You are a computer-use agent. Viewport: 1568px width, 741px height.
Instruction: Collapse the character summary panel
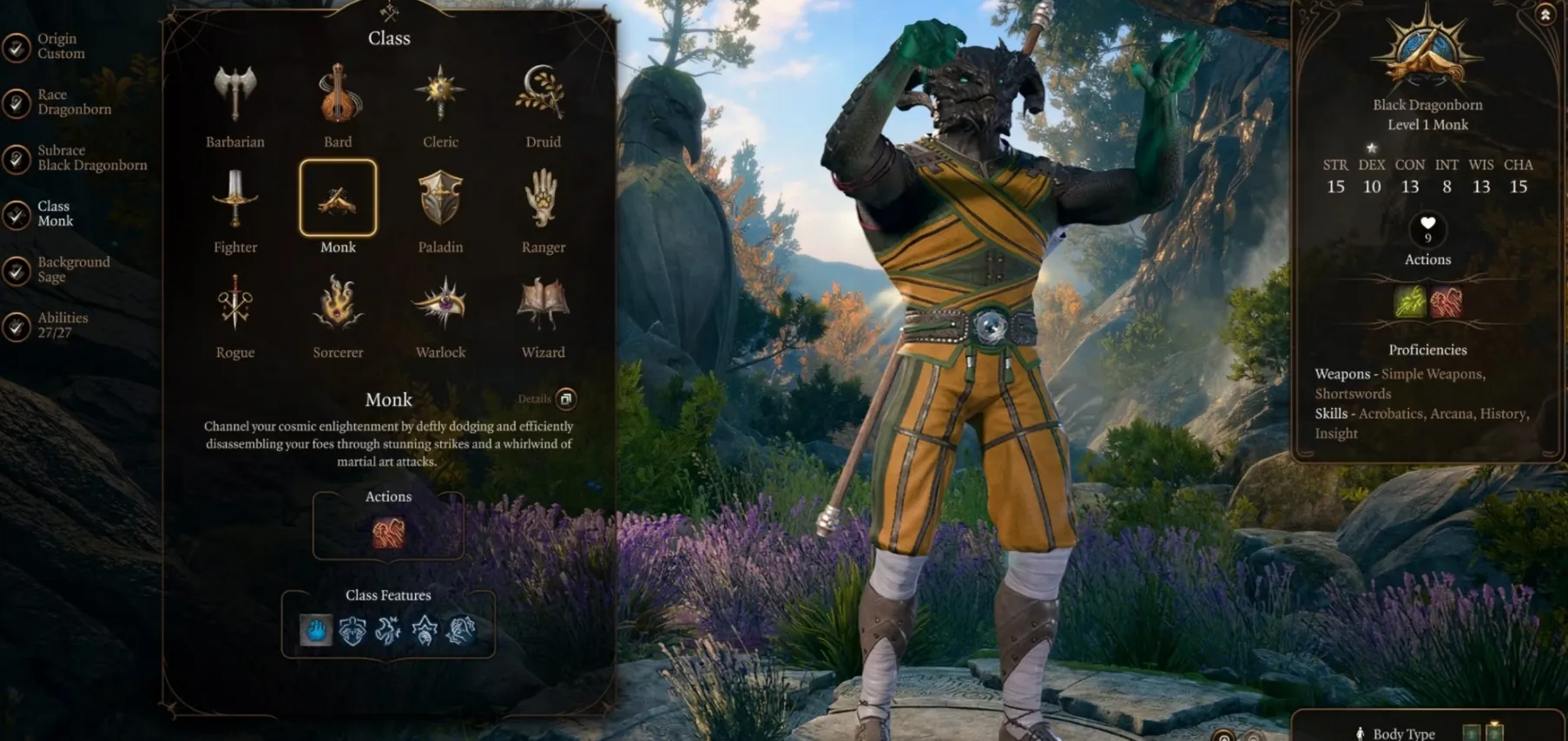pyautogui.click(x=1545, y=15)
